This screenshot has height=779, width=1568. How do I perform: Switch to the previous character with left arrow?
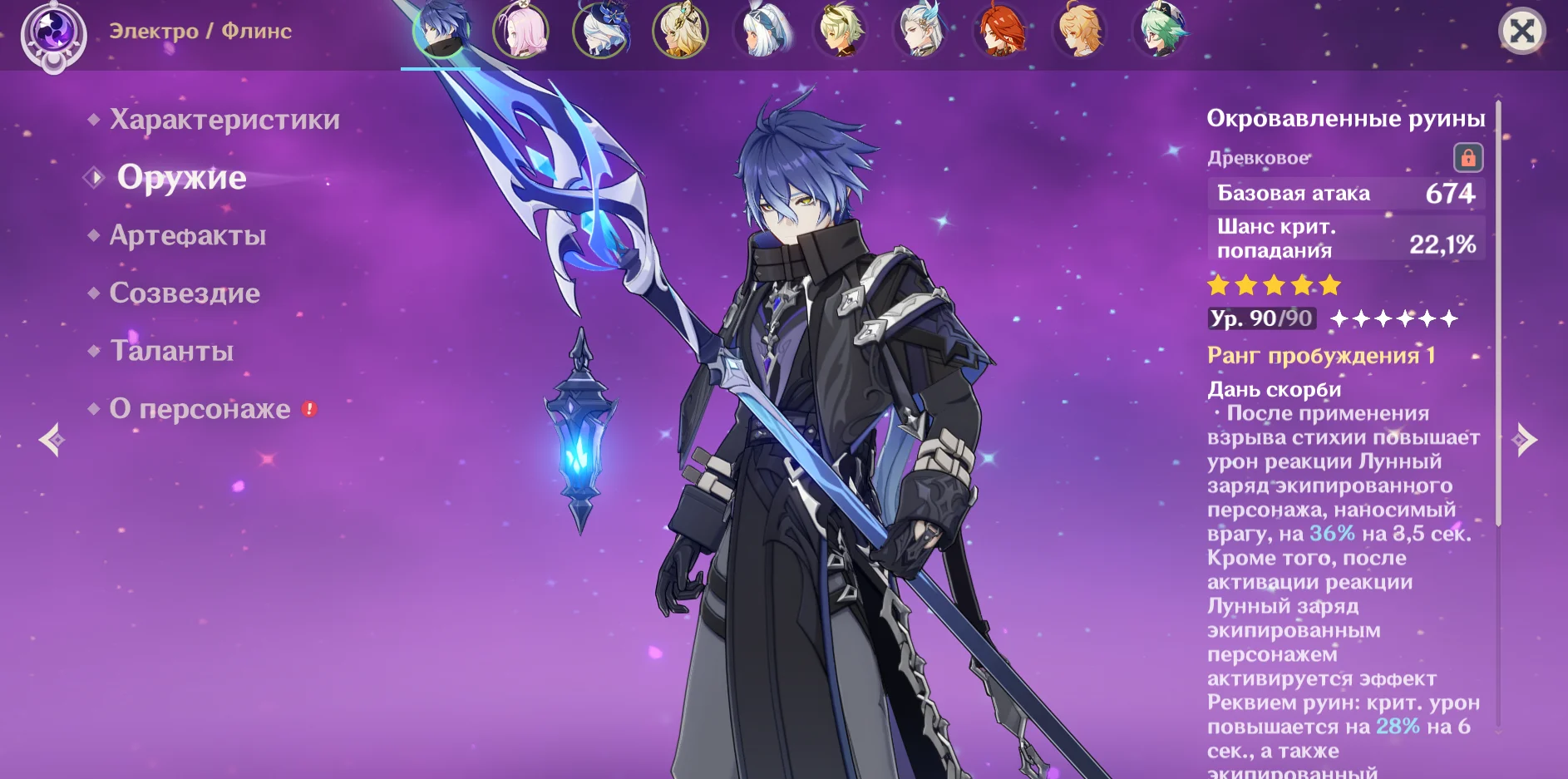click(x=52, y=440)
